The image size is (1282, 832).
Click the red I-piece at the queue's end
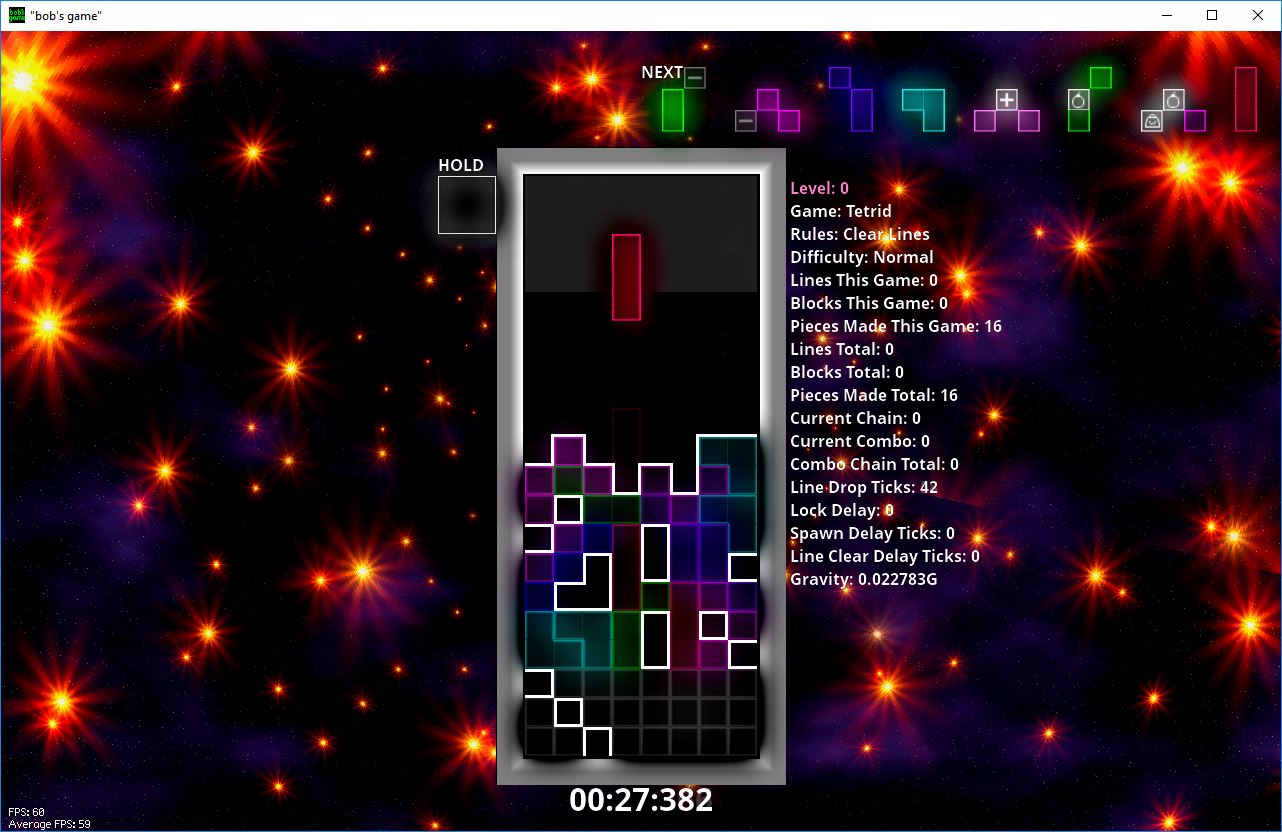(x=1246, y=100)
